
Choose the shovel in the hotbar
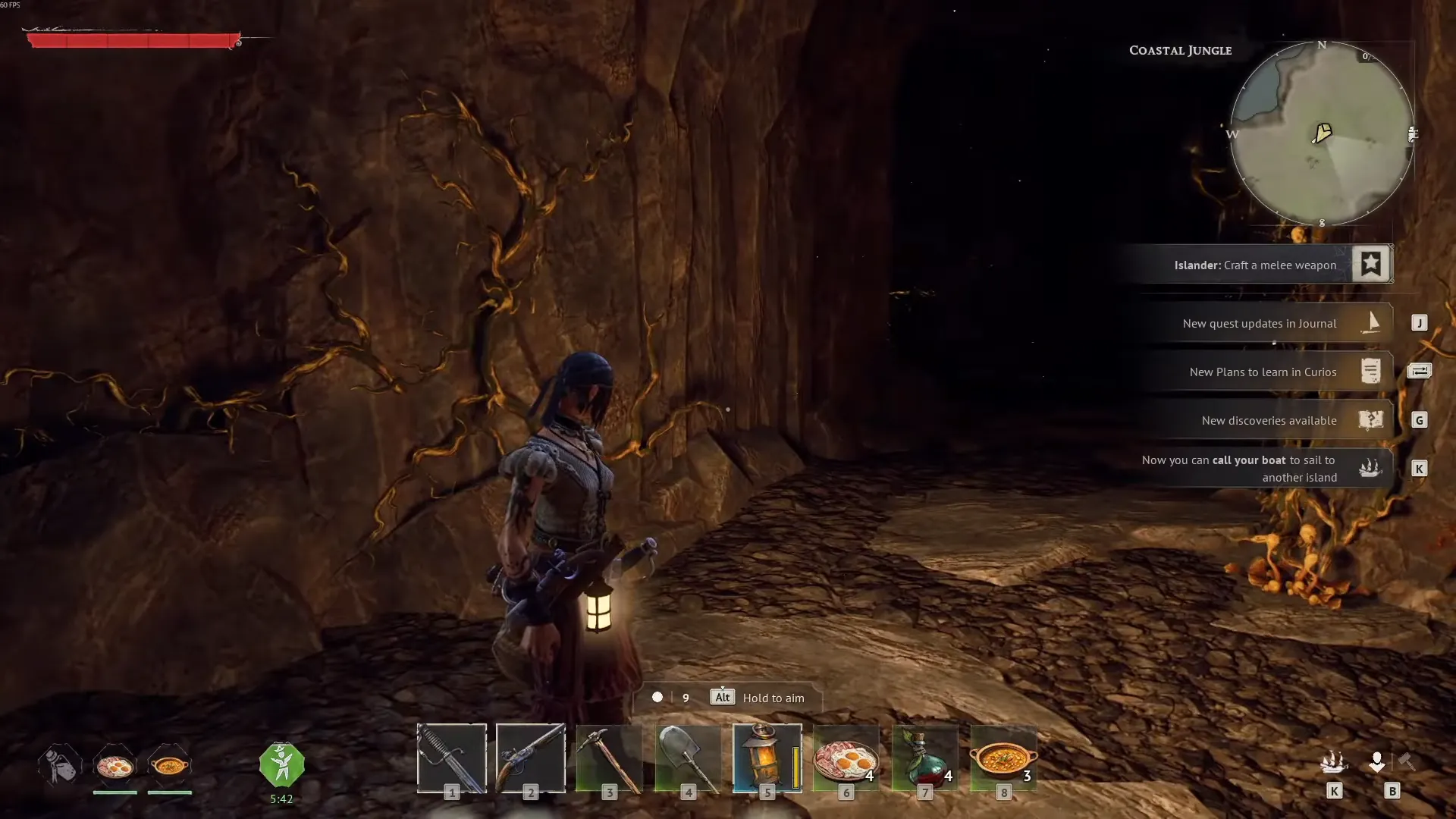pyautogui.click(x=688, y=758)
